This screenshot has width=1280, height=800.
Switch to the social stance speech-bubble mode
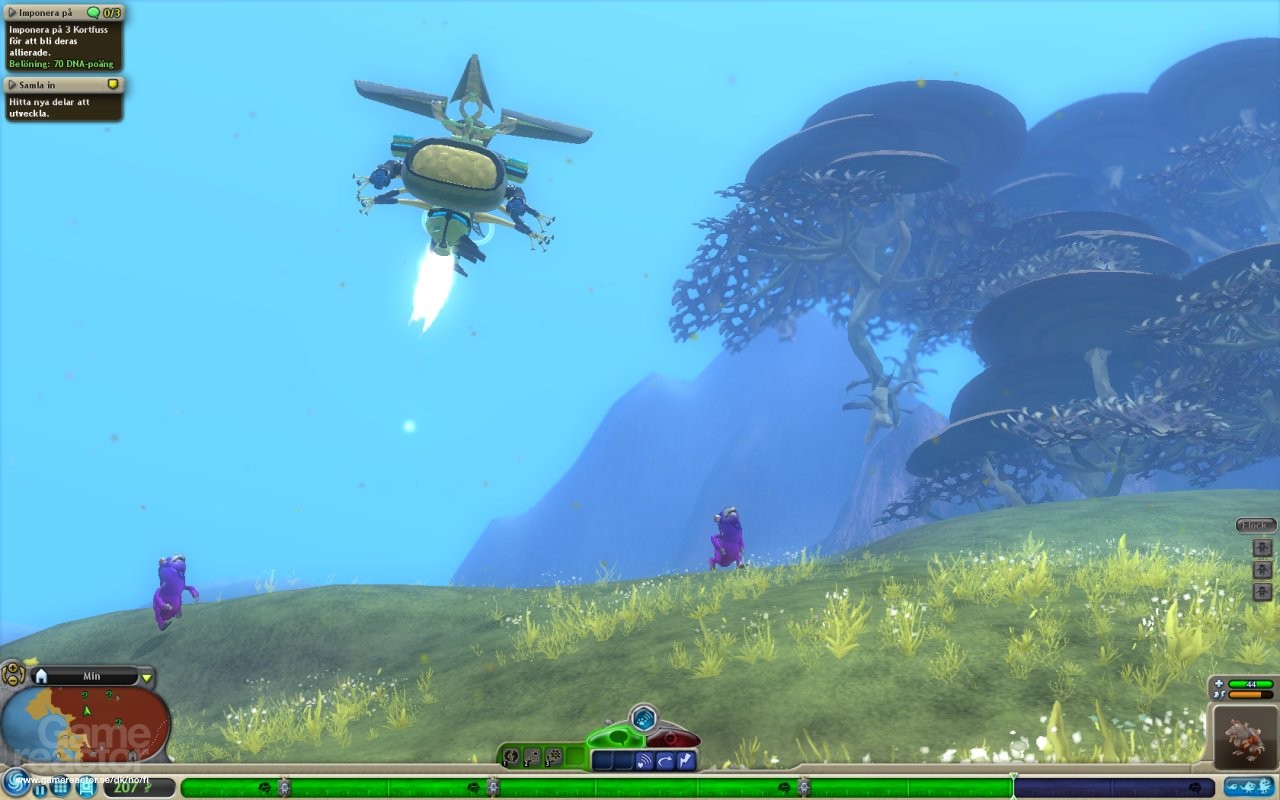(619, 737)
